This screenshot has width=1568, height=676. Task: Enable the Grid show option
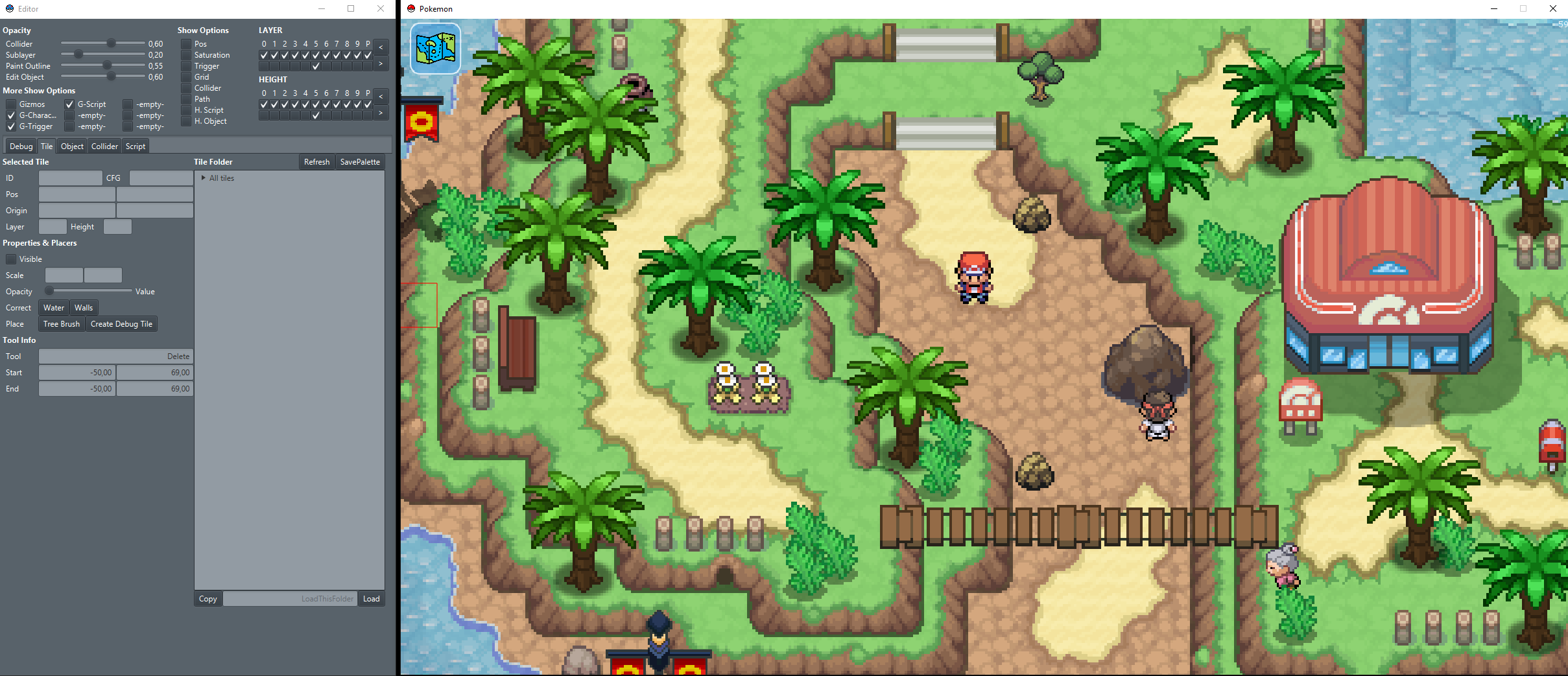click(x=187, y=76)
